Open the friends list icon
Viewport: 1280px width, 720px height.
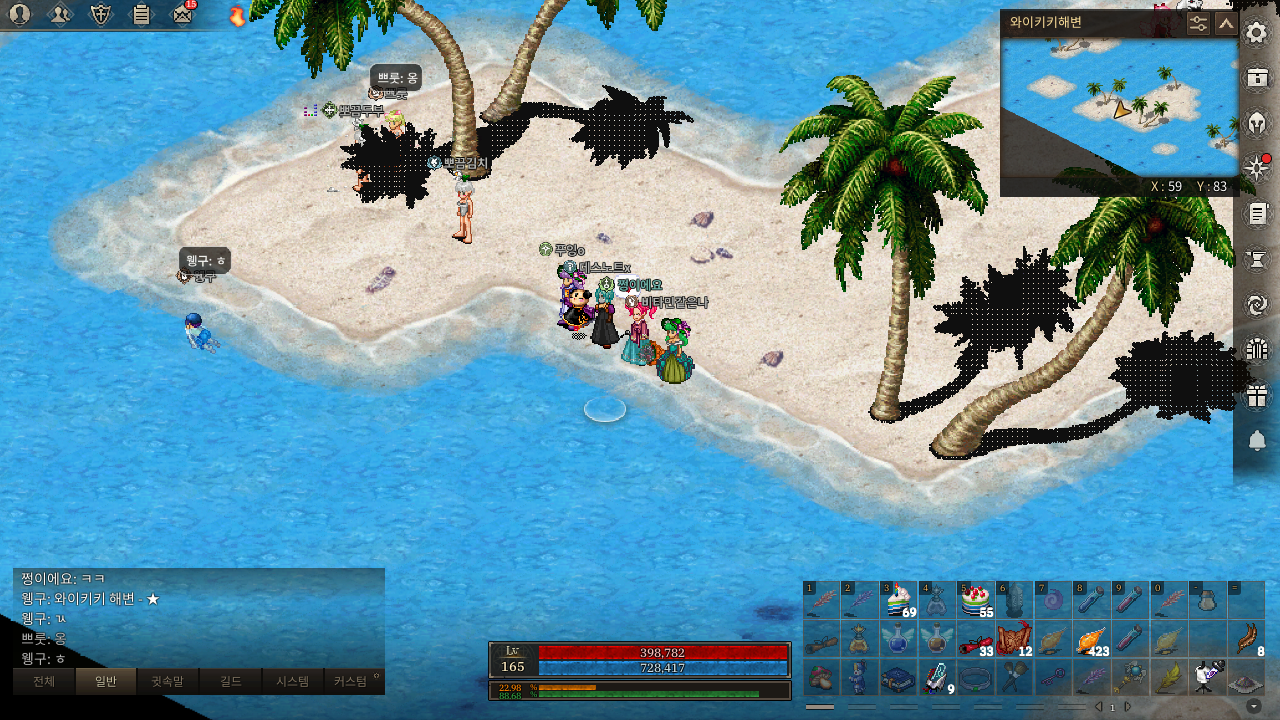[x=61, y=14]
